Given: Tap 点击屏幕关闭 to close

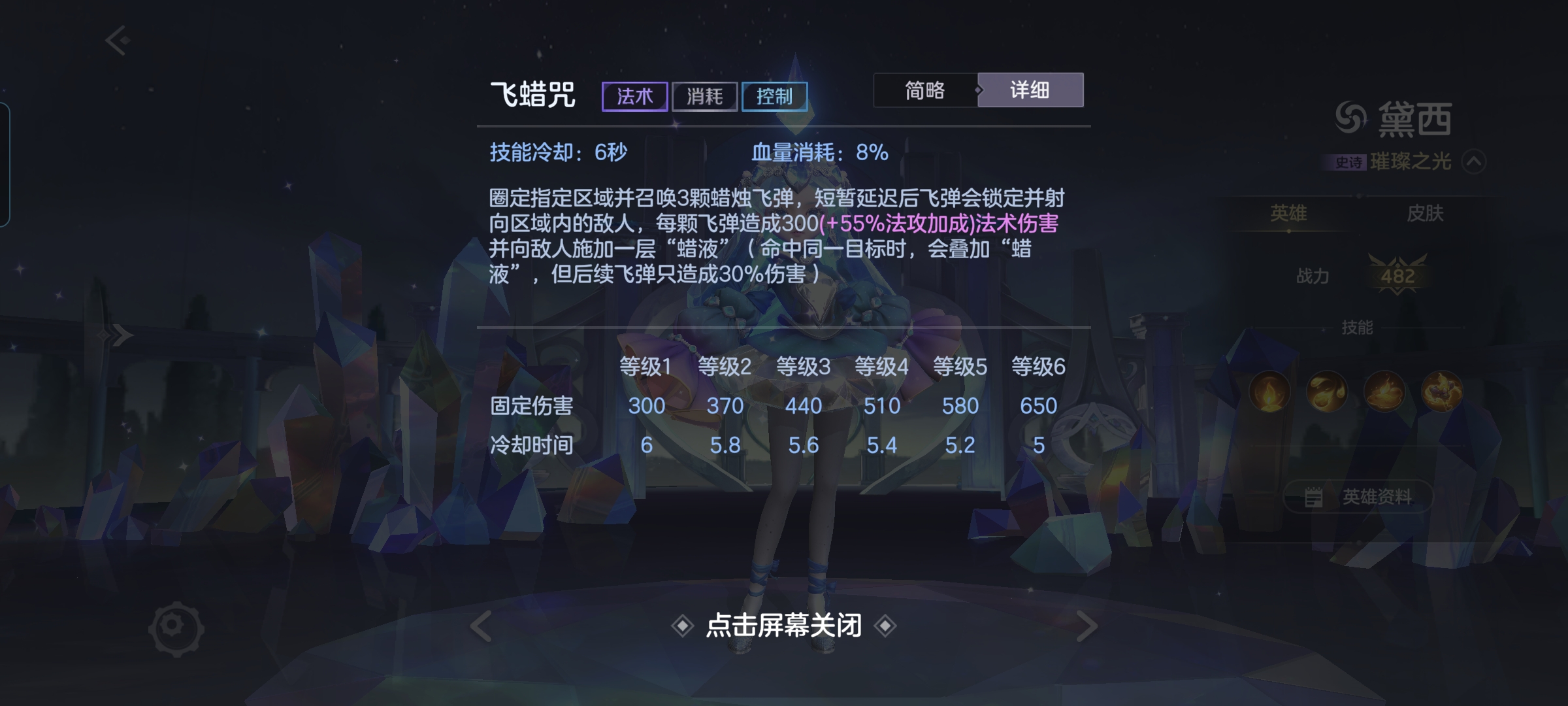Looking at the screenshot, I should click(784, 625).
